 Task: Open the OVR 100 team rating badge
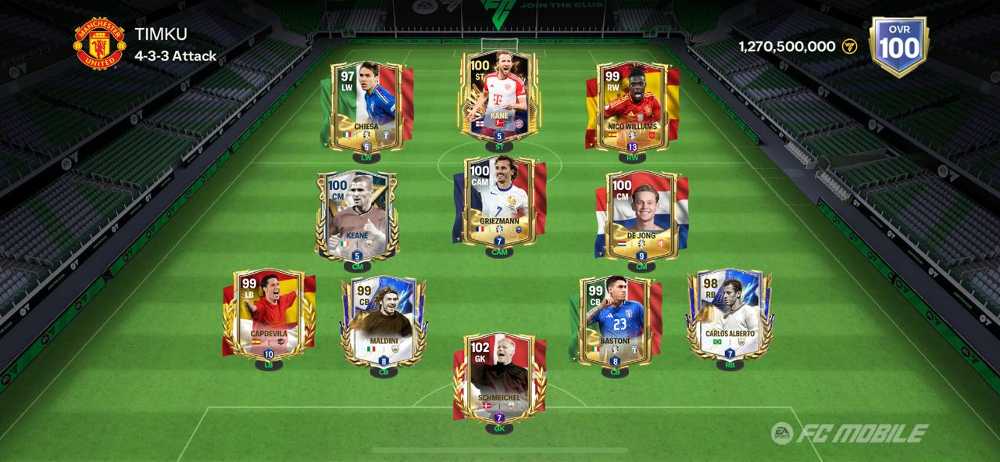898,45
